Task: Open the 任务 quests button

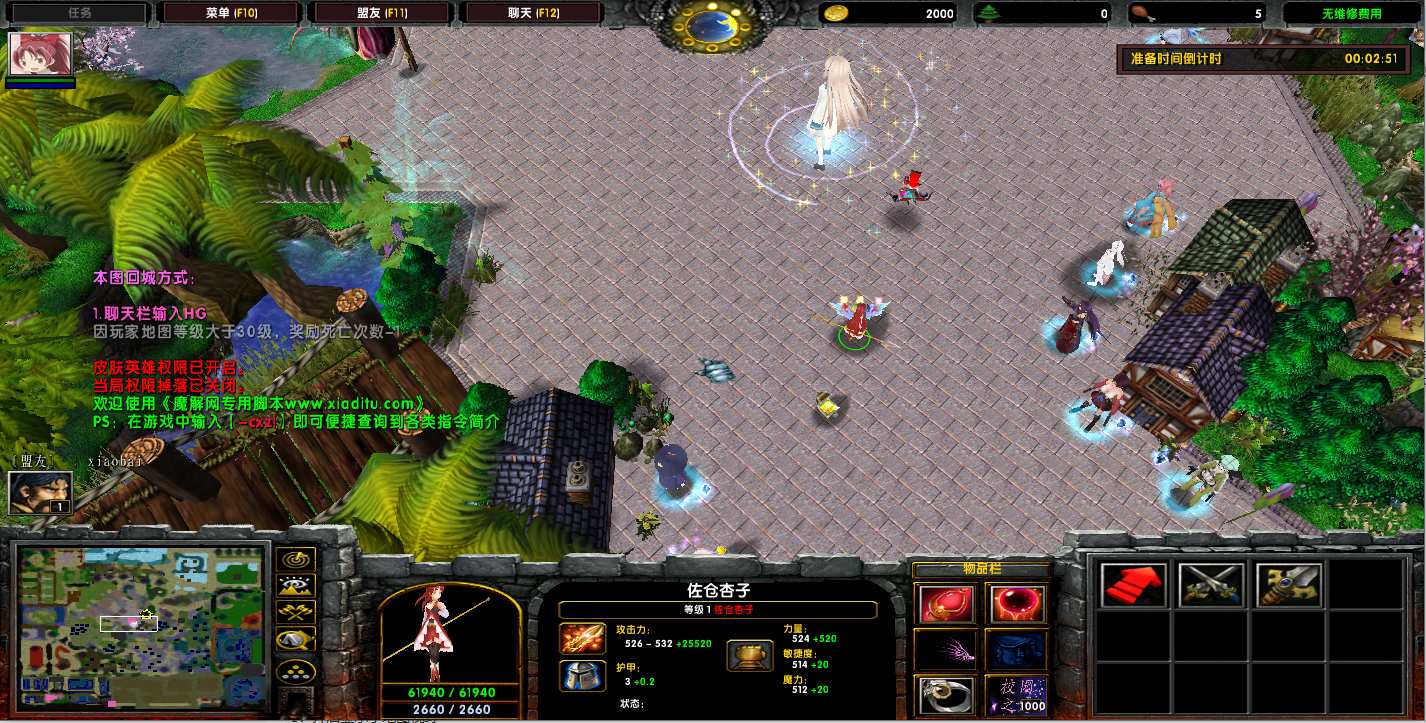Action: tap(79, 13)
